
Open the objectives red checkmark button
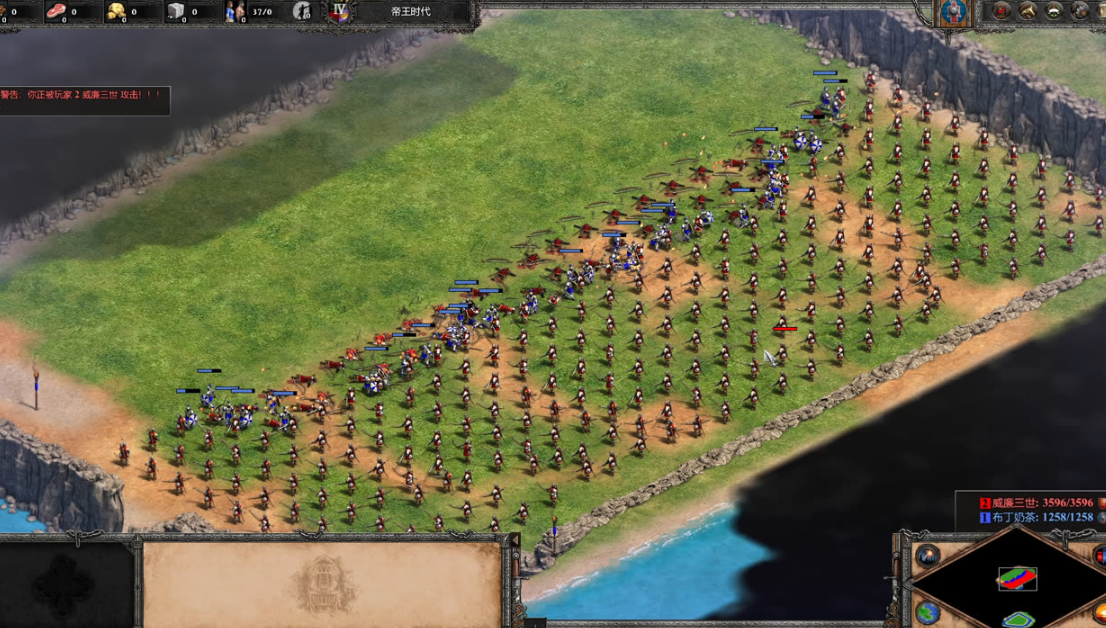click(x=1001, y=11)
